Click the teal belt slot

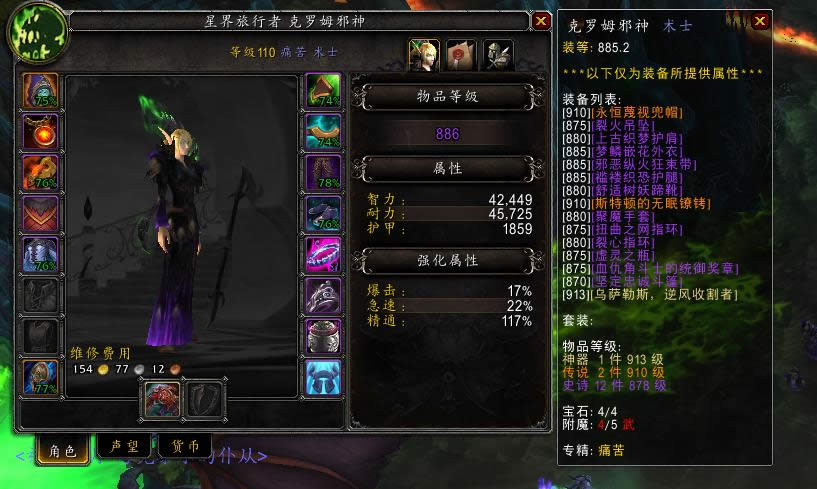click(323, 131)
